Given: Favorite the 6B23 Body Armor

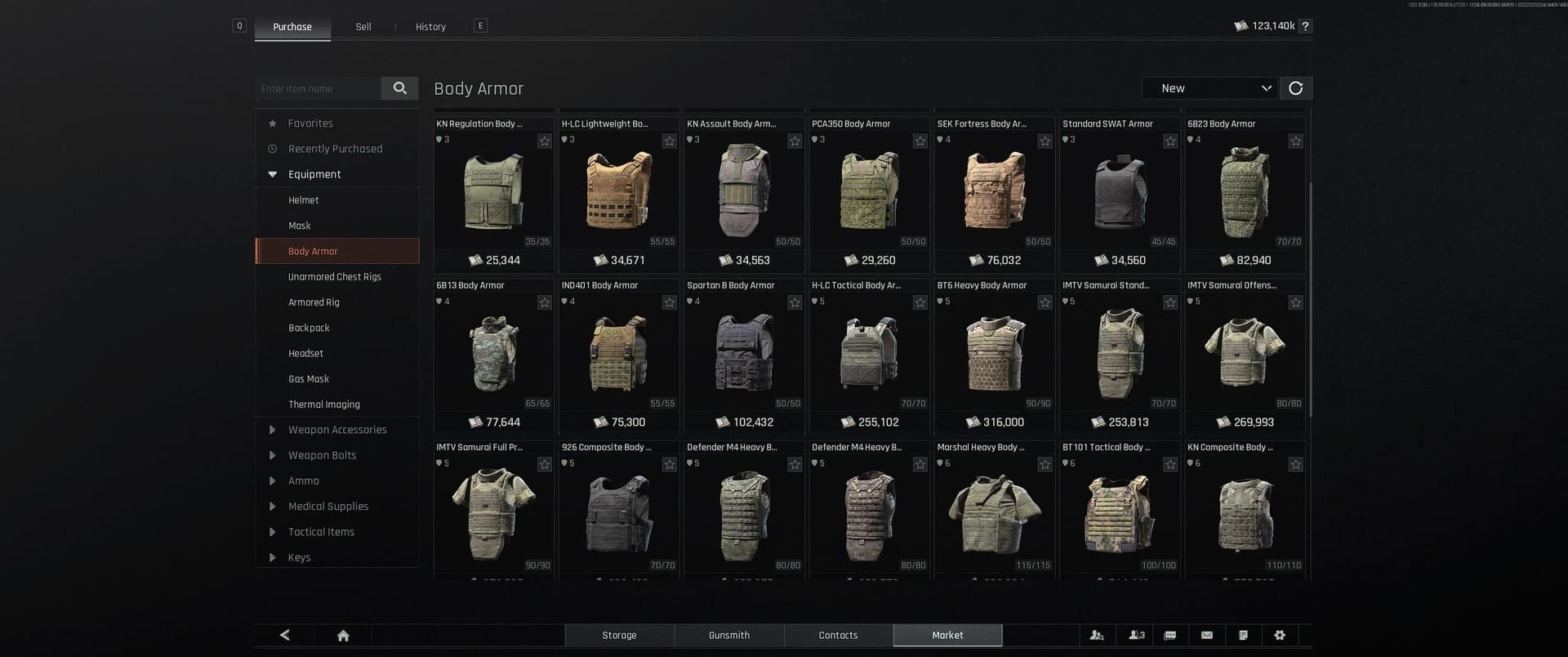Looking at the screenshot, I should coord(1295,141).
